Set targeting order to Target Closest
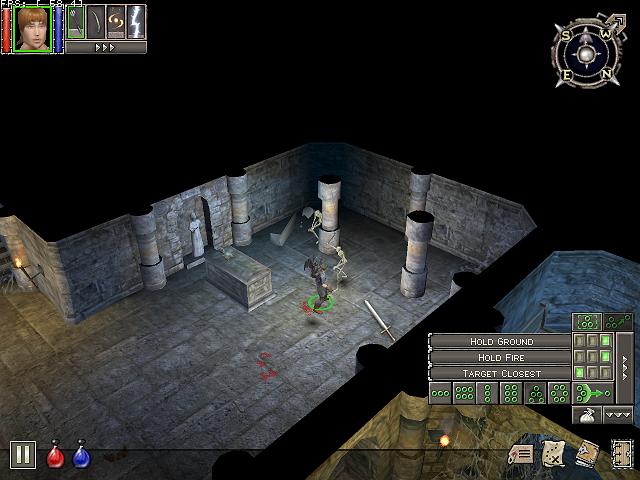The width and height of the screenshot is (640, 480). point(500,373)
